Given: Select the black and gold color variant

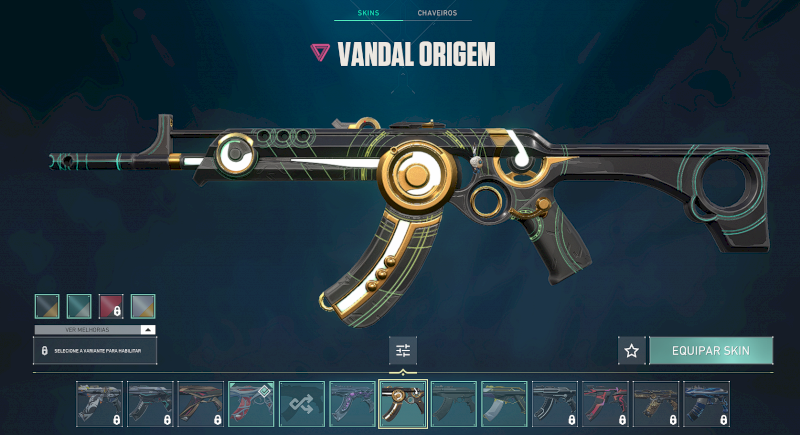Looking at the screenshot, I should 47,306.
